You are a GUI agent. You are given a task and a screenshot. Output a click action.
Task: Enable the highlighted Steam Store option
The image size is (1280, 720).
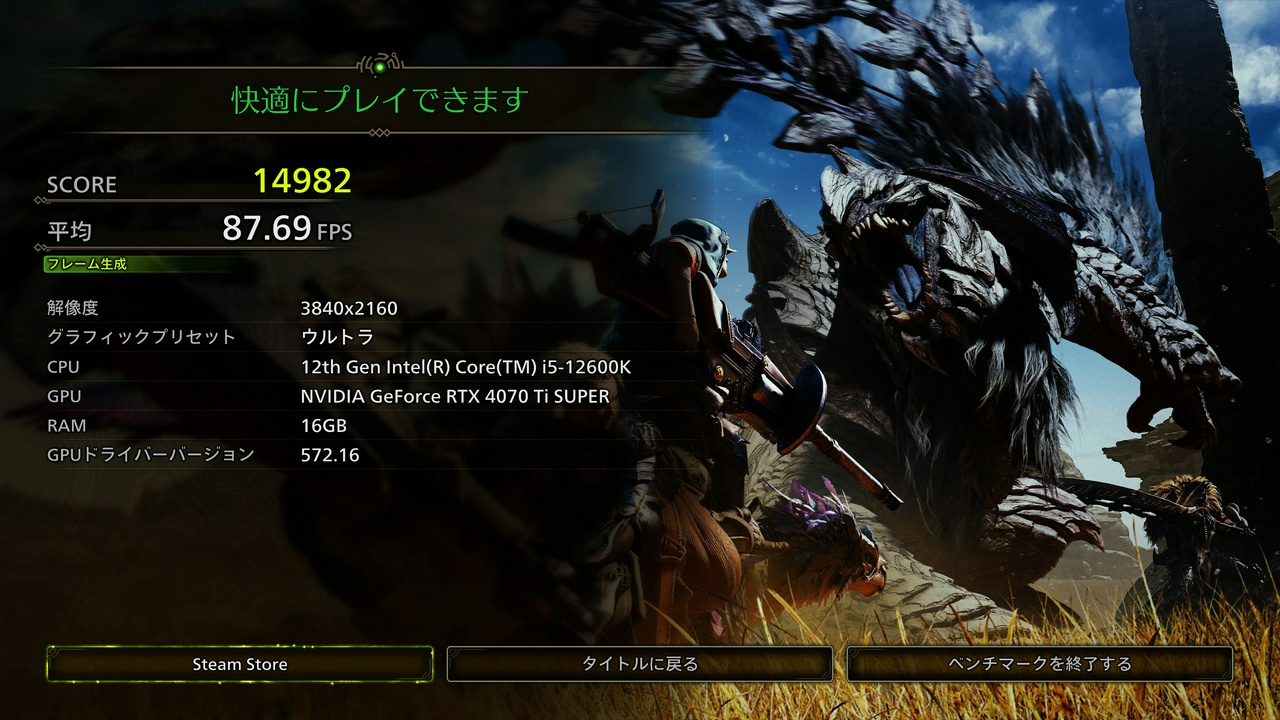click(x=239, y=663)
